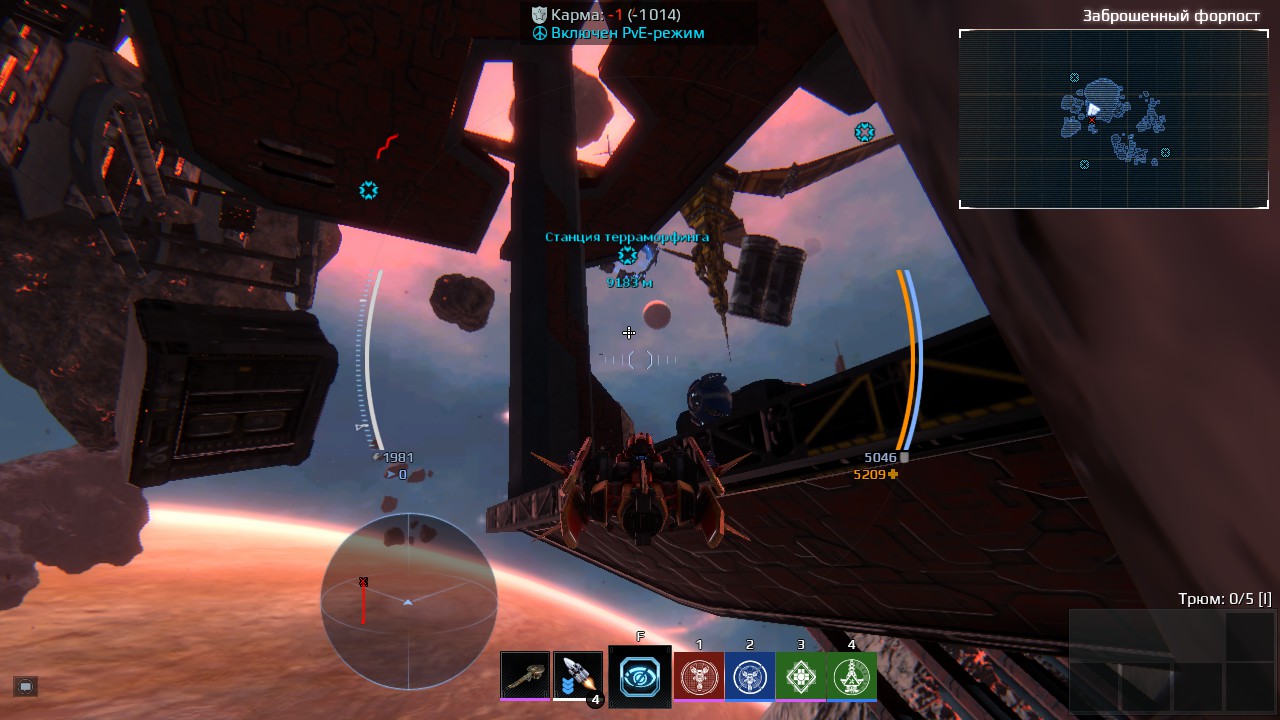Open the sector minimap
The height and width of the screenshot is (720, 1280).
(1113, 119)
